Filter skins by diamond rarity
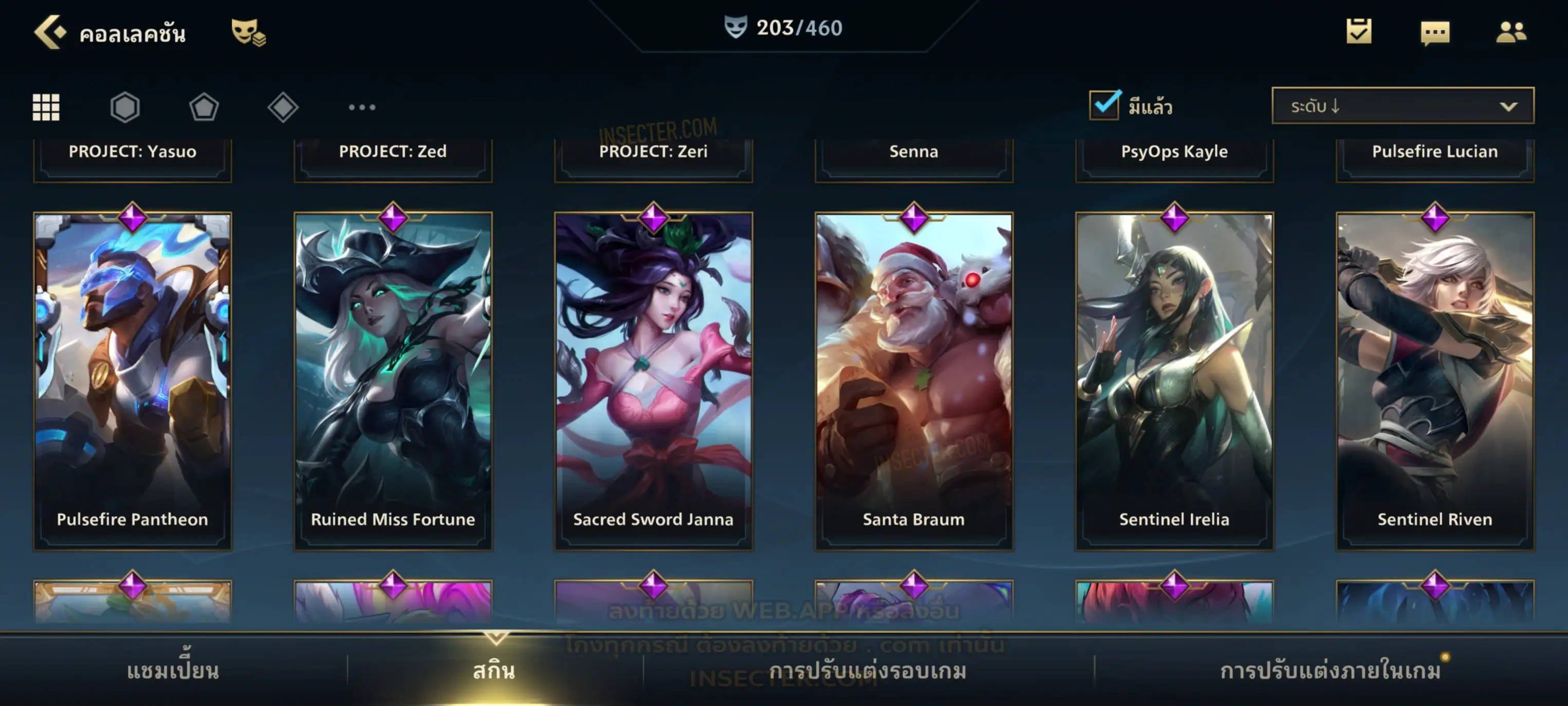This screenshot has height=706, width=1568. click(283, 107)
